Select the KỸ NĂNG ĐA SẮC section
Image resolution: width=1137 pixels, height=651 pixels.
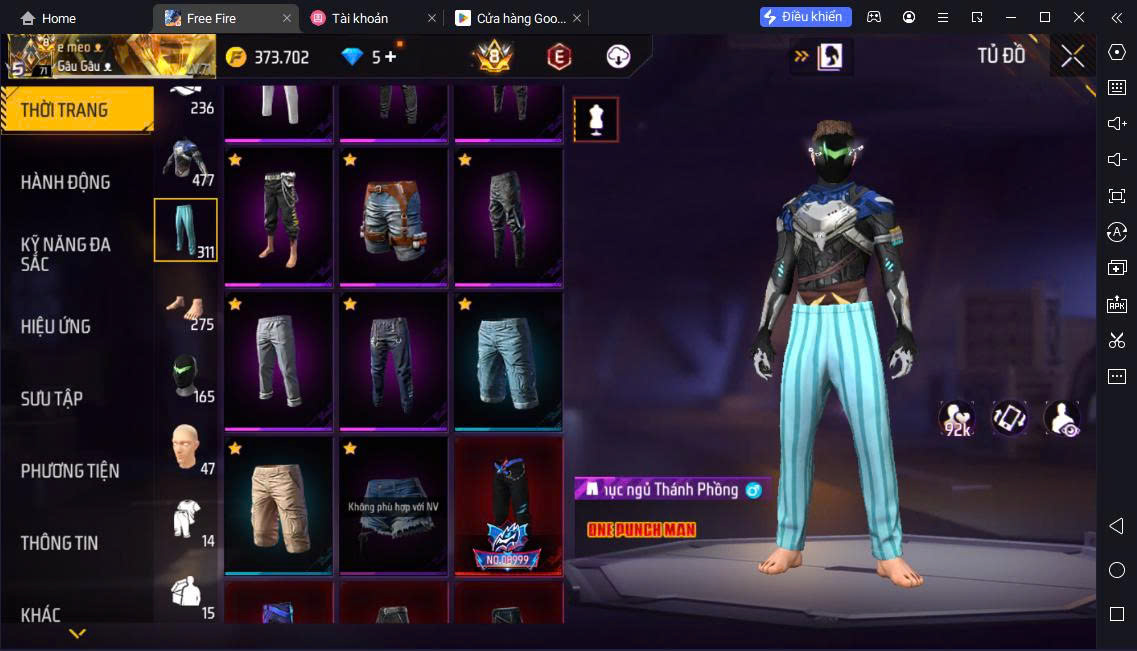(x=66, y=254)
